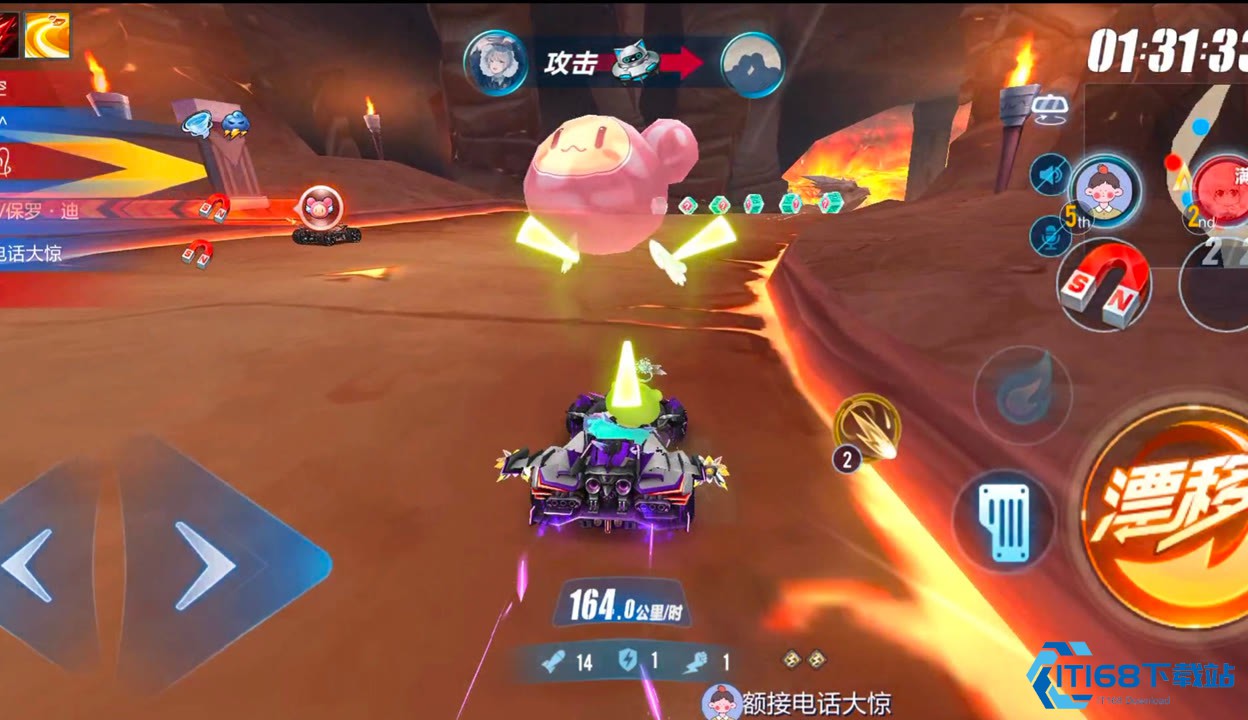Activate the blue brake pedal button

[x=1003, y=520]
